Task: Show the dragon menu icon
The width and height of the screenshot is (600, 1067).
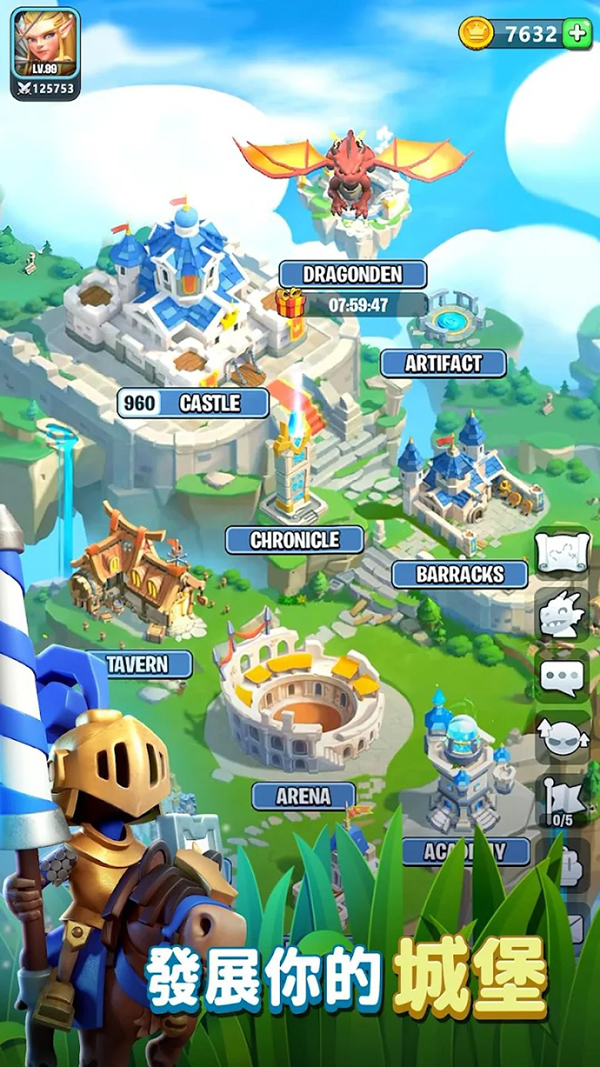Action: coord(563,615)
